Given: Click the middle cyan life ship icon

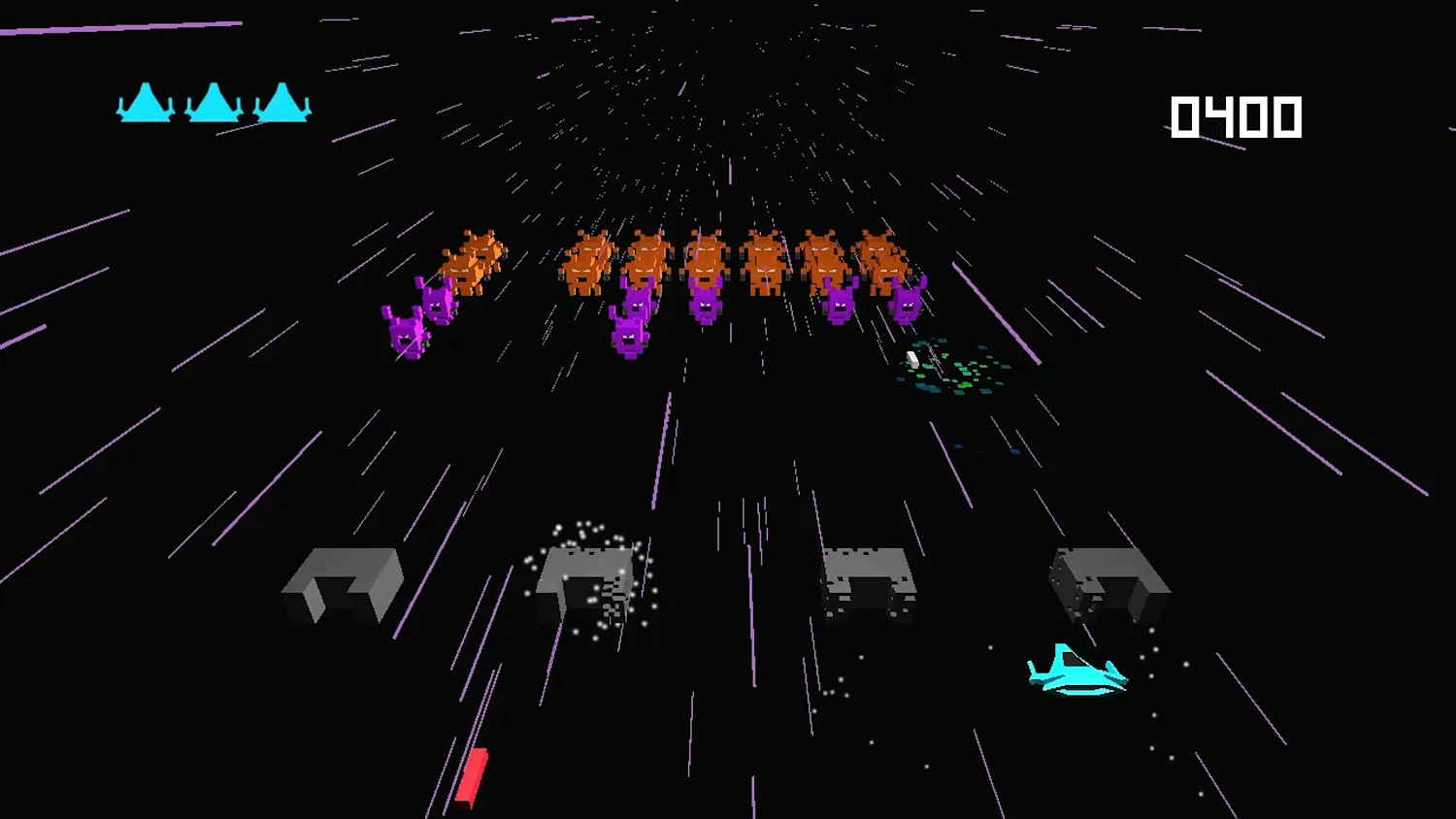Looking at the screenshot, I should [214, 104].
